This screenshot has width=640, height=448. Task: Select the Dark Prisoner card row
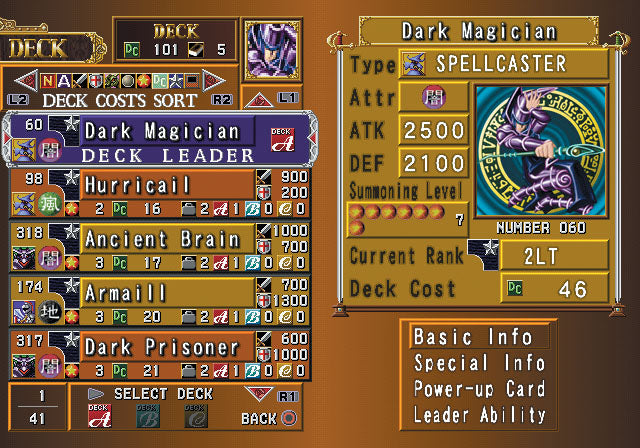[160, 355]
